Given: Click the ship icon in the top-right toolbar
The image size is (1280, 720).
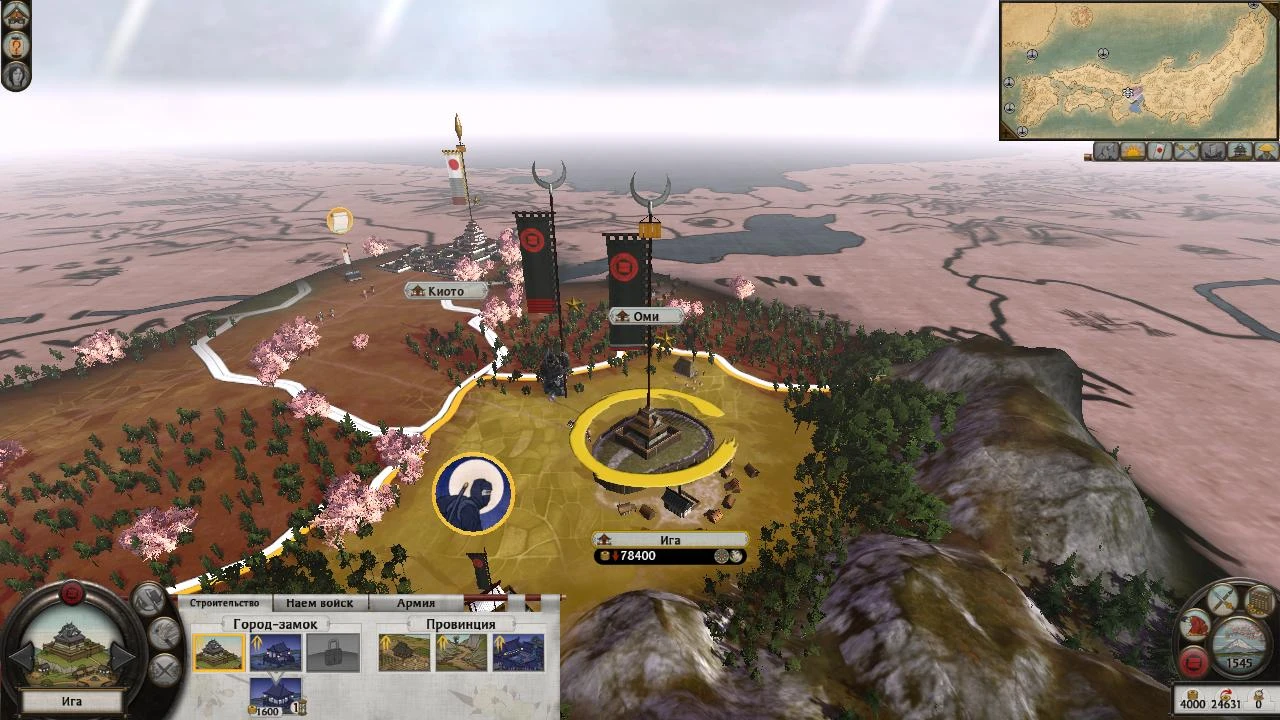Looking at the screenshot, I should point(1210,152).
